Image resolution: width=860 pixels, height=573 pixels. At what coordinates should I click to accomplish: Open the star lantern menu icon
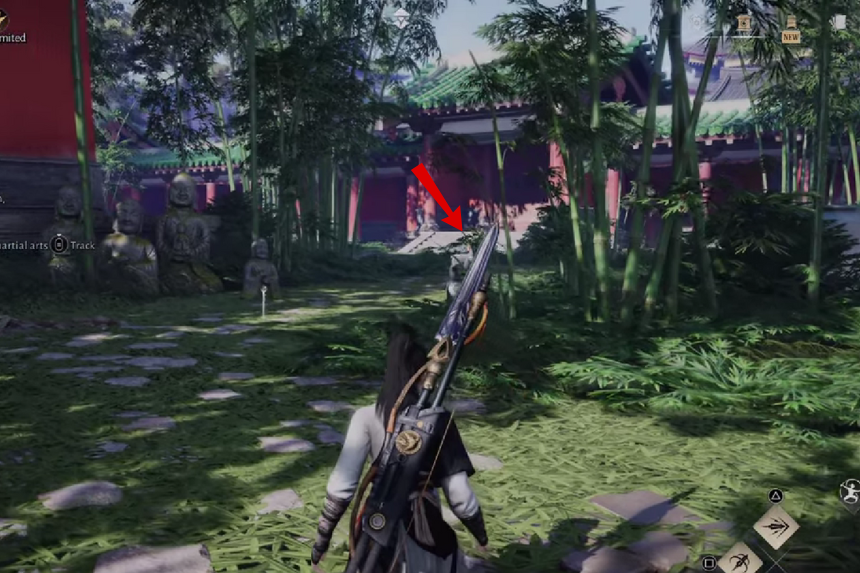point(745,24)
